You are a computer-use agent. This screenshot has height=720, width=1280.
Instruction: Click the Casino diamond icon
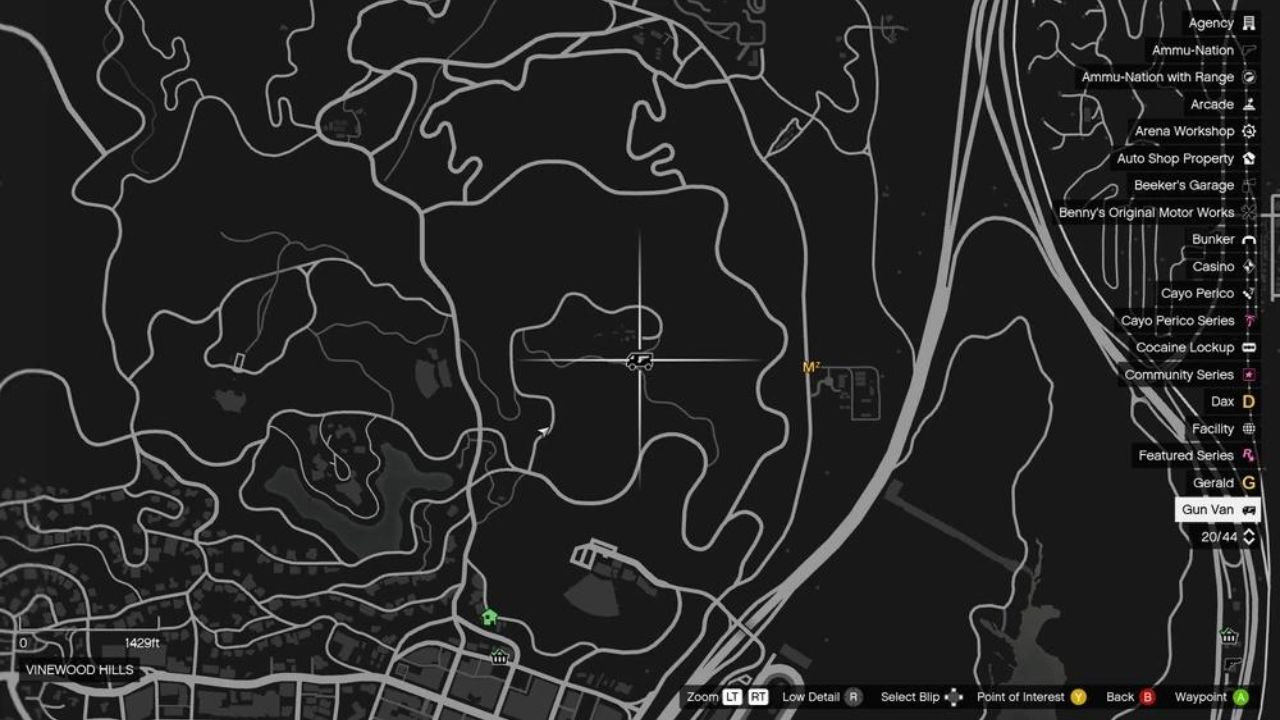(1247, 266)
